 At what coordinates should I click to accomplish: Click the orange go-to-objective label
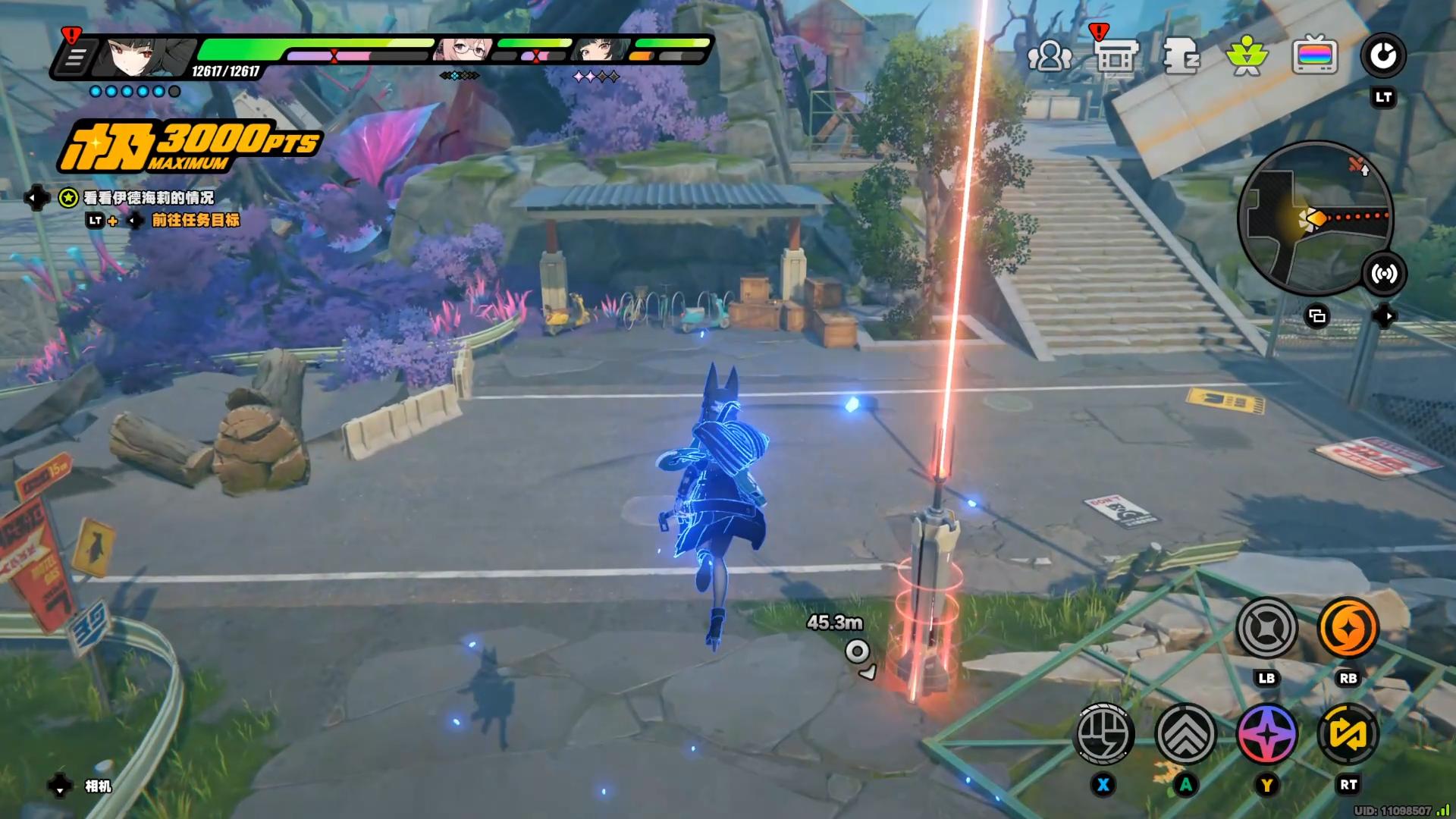point(196,221)
